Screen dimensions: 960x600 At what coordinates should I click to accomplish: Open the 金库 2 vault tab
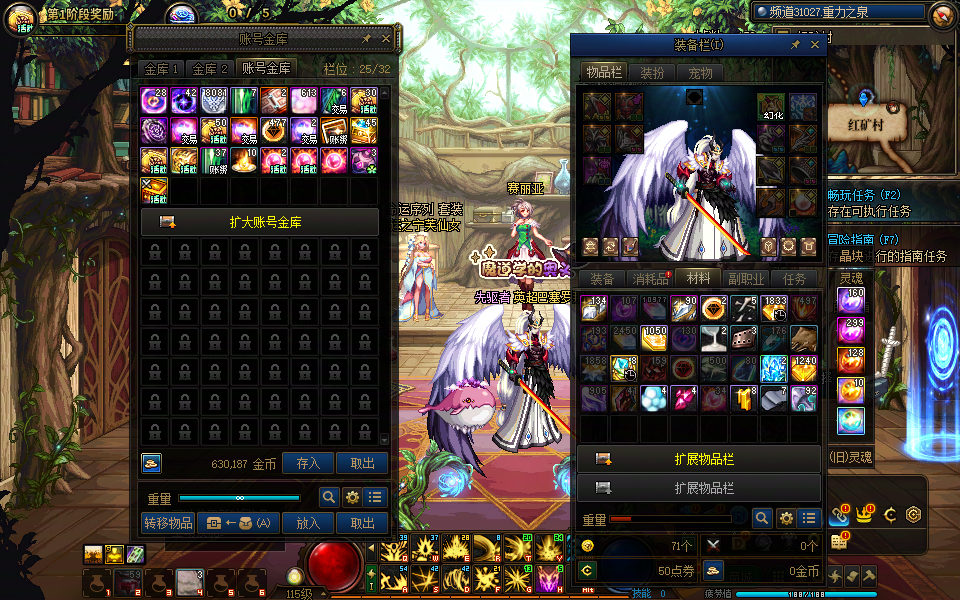pos(210,69)
